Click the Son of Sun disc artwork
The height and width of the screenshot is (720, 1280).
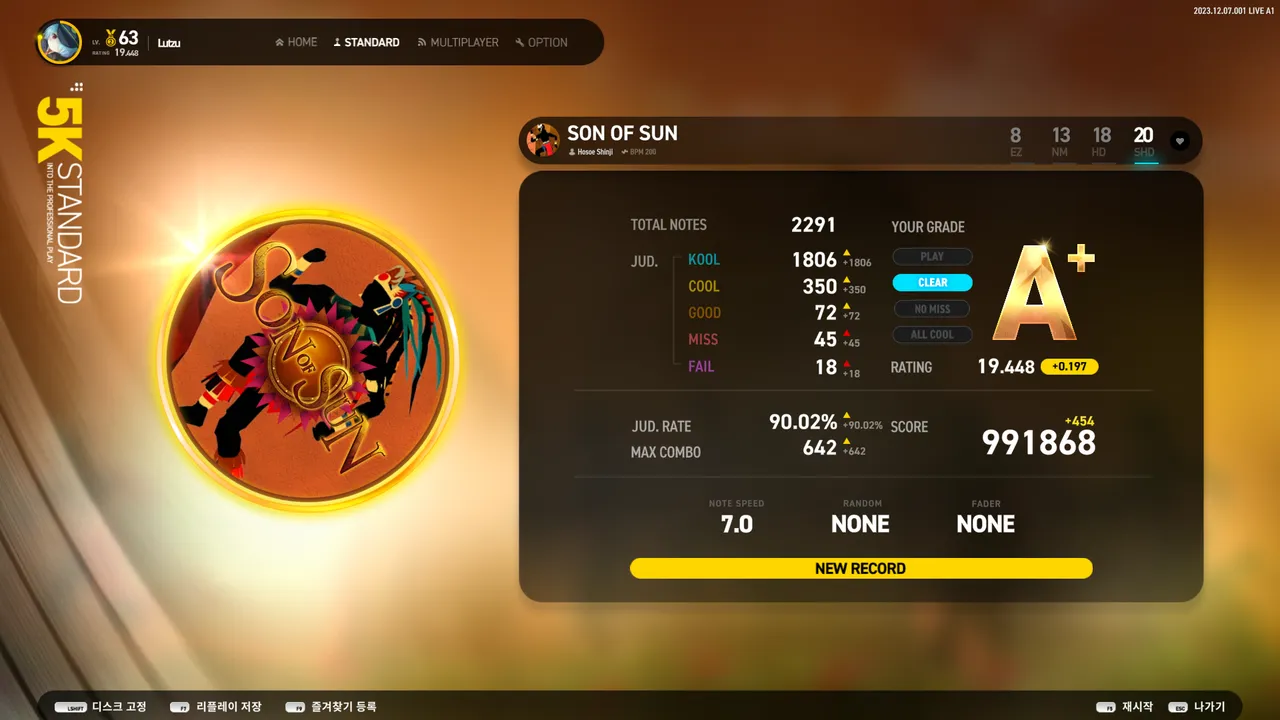[308, 360]
